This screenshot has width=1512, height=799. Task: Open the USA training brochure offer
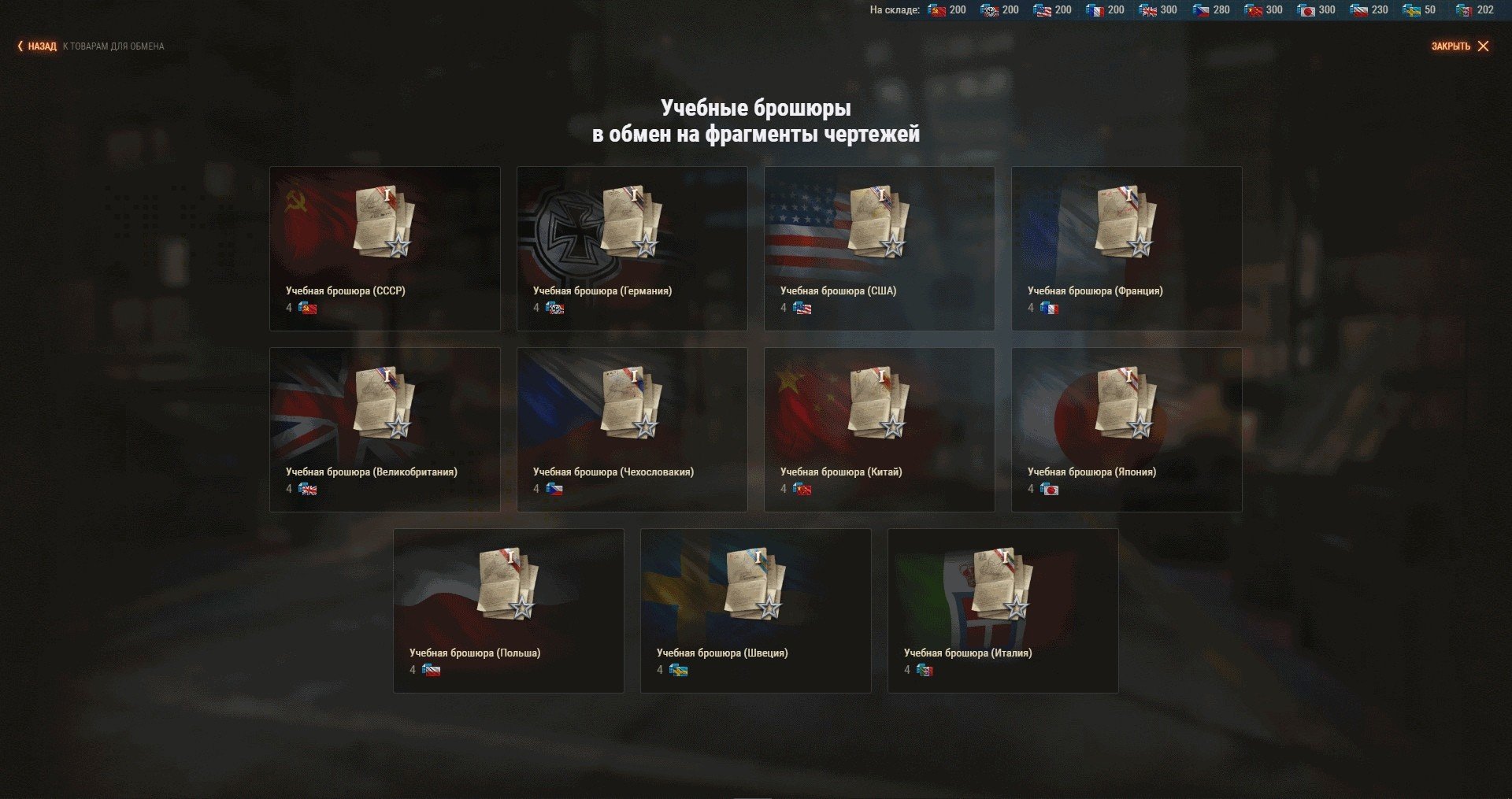(879, 248)
